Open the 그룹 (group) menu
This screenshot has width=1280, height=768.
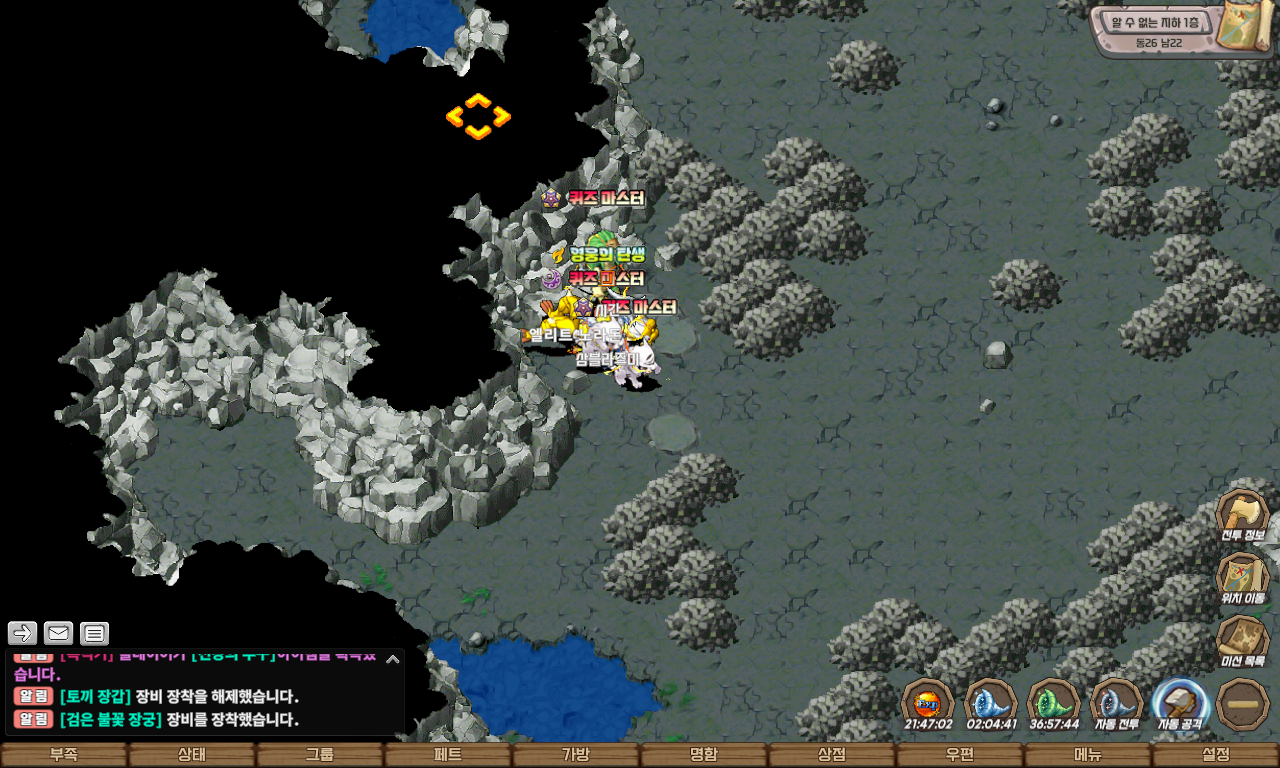point(320,755)
